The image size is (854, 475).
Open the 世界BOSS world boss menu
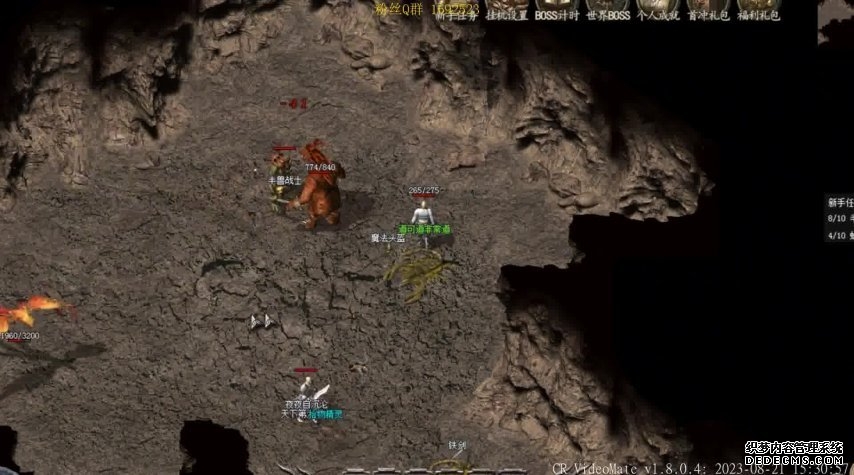tap(607, 9)
